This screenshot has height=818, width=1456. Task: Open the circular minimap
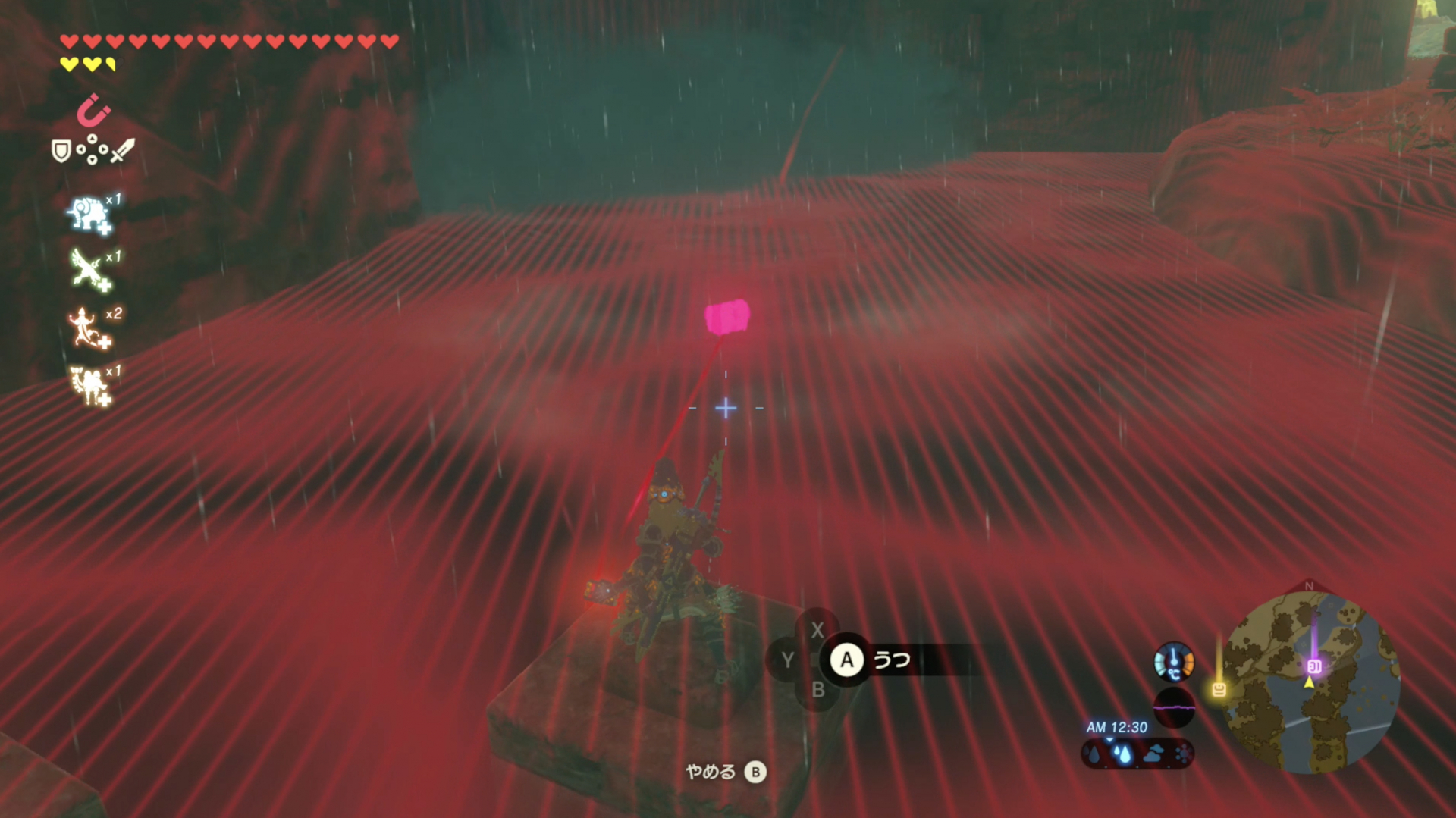pos(1313,682)
